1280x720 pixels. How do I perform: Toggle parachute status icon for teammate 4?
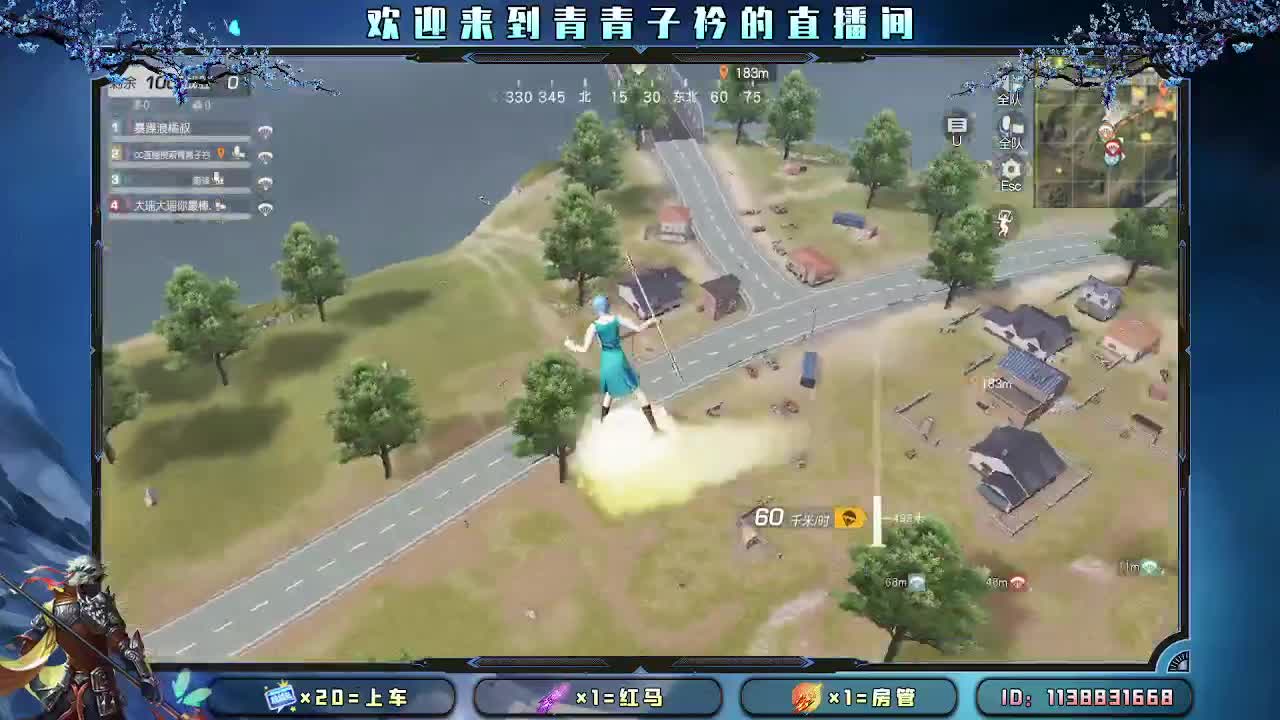(266, 207)
